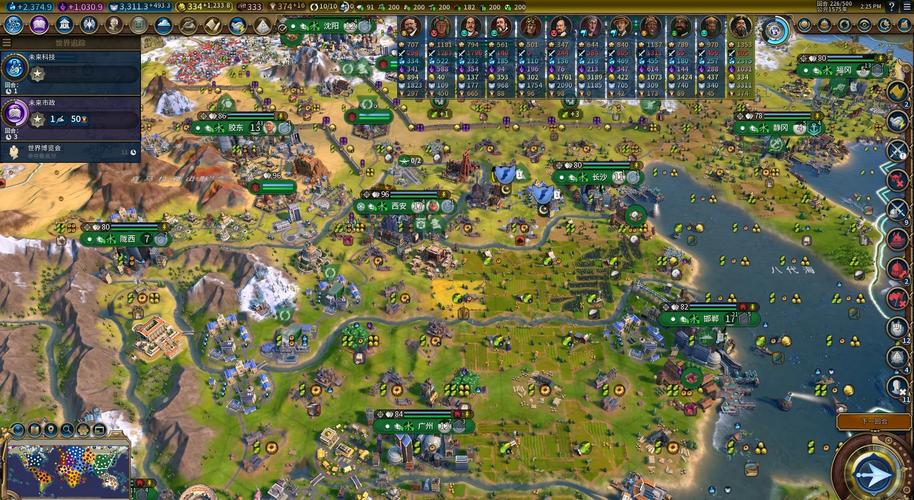This screenshot has width=914, height=500.
Task: Select the 邯郸 city banner
Action: click(x=710, y=318)
